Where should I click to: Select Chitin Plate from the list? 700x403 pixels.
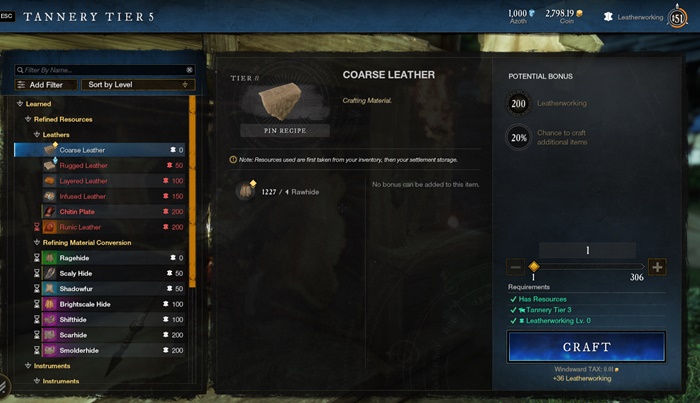click(78, 212)
